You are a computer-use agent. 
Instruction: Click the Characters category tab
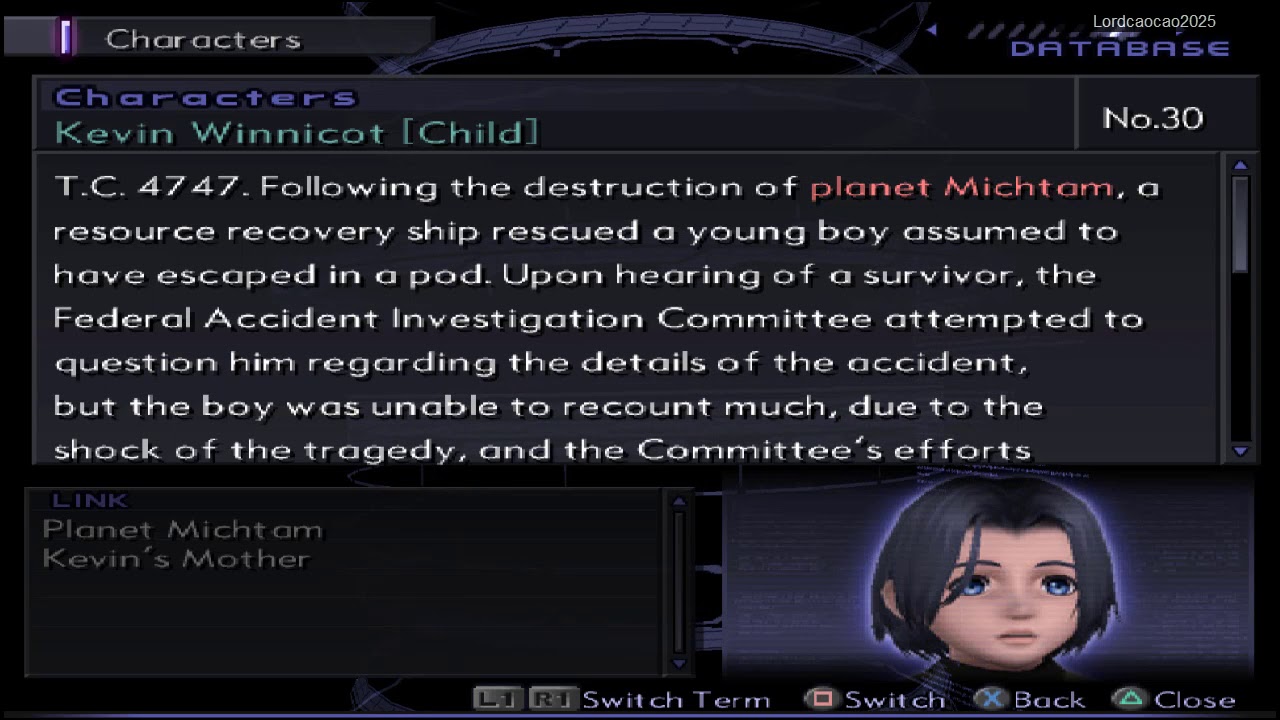pos(202,39)
